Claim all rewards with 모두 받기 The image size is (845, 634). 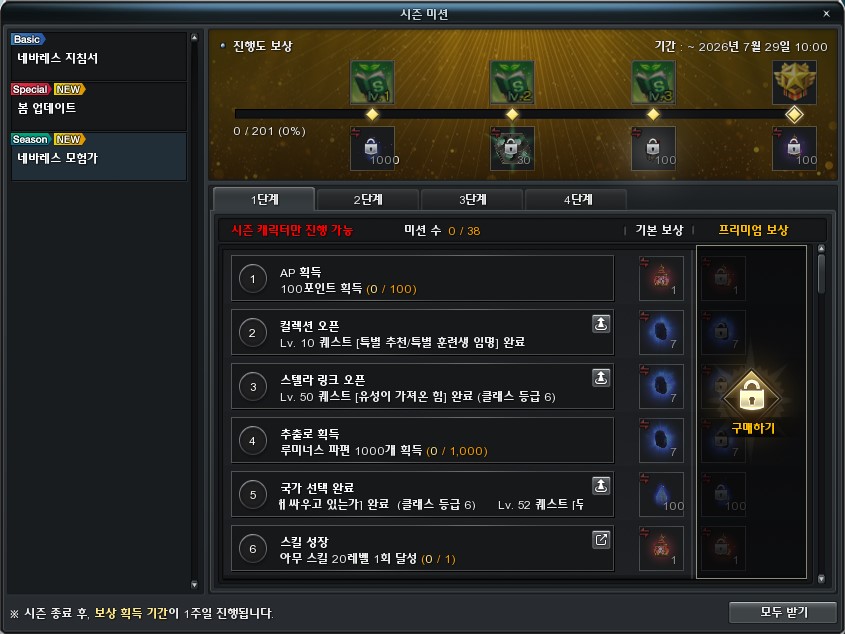(x=783, y=612)
